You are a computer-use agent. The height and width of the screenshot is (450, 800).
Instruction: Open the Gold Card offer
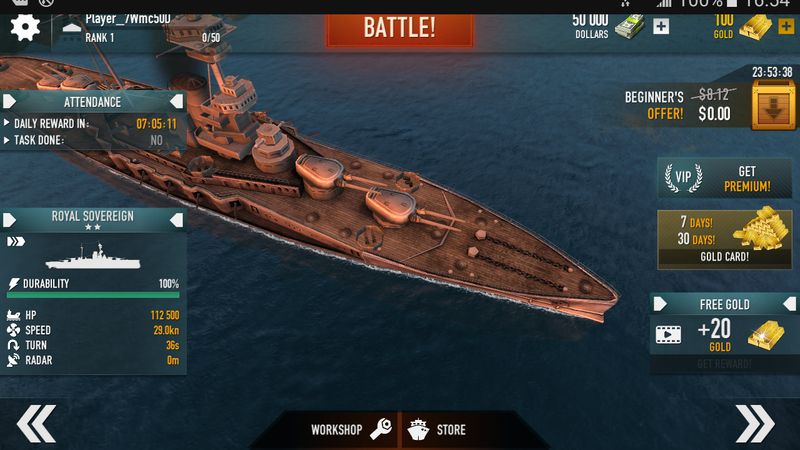pyautogui.click(x=722, y=238)
